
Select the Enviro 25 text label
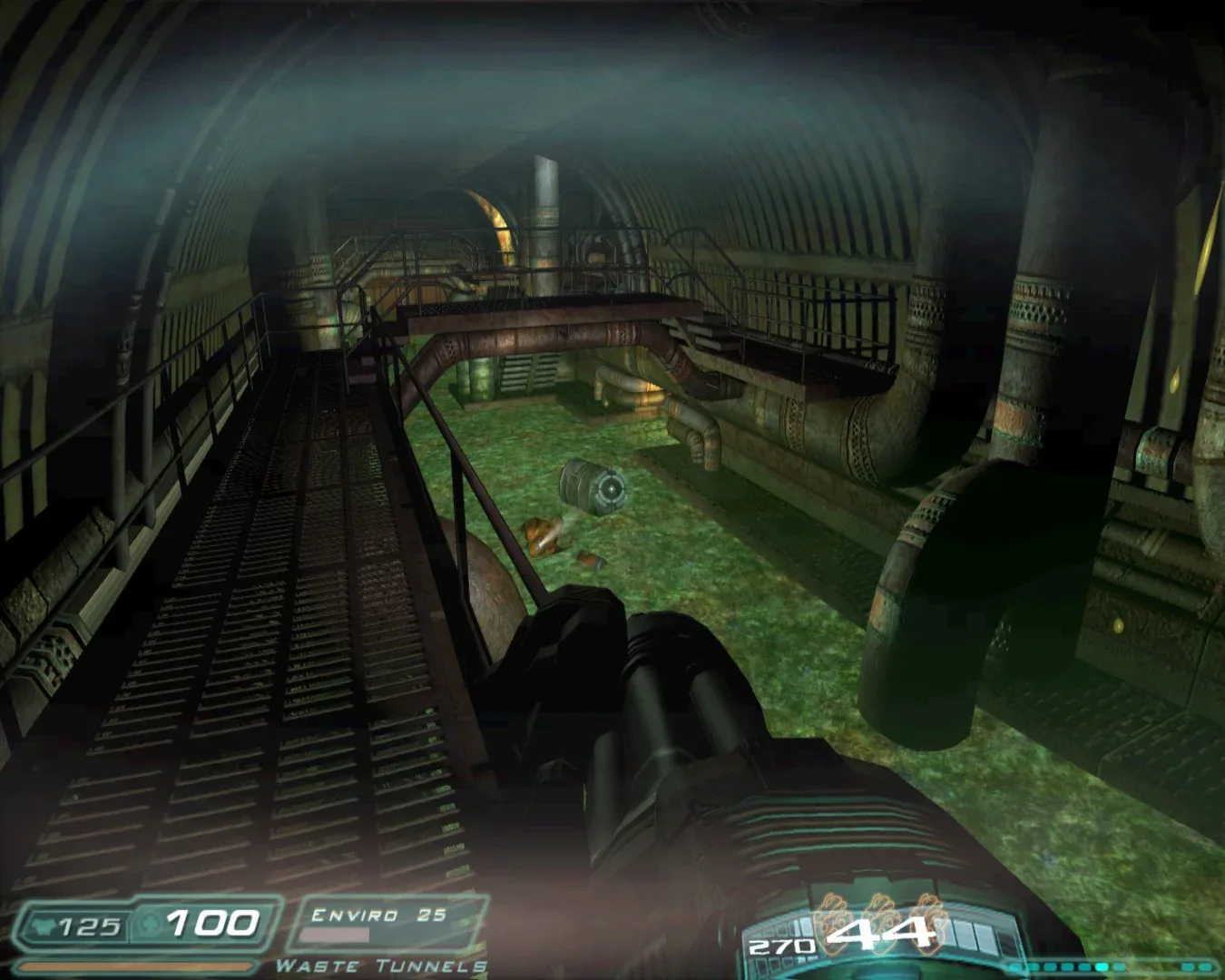[378, 916]
